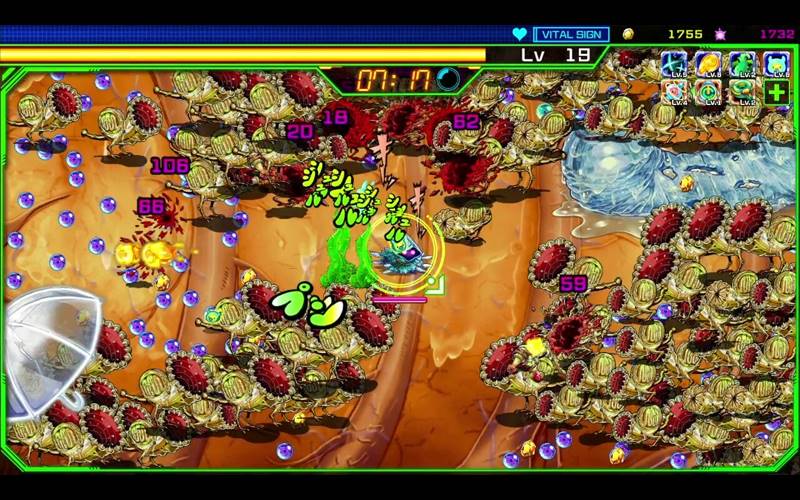Image resolution: width=800 pixels, height=500 pixels.
Task: Click the VITAL SIGN label box
Action: click(x=571, y=34)
